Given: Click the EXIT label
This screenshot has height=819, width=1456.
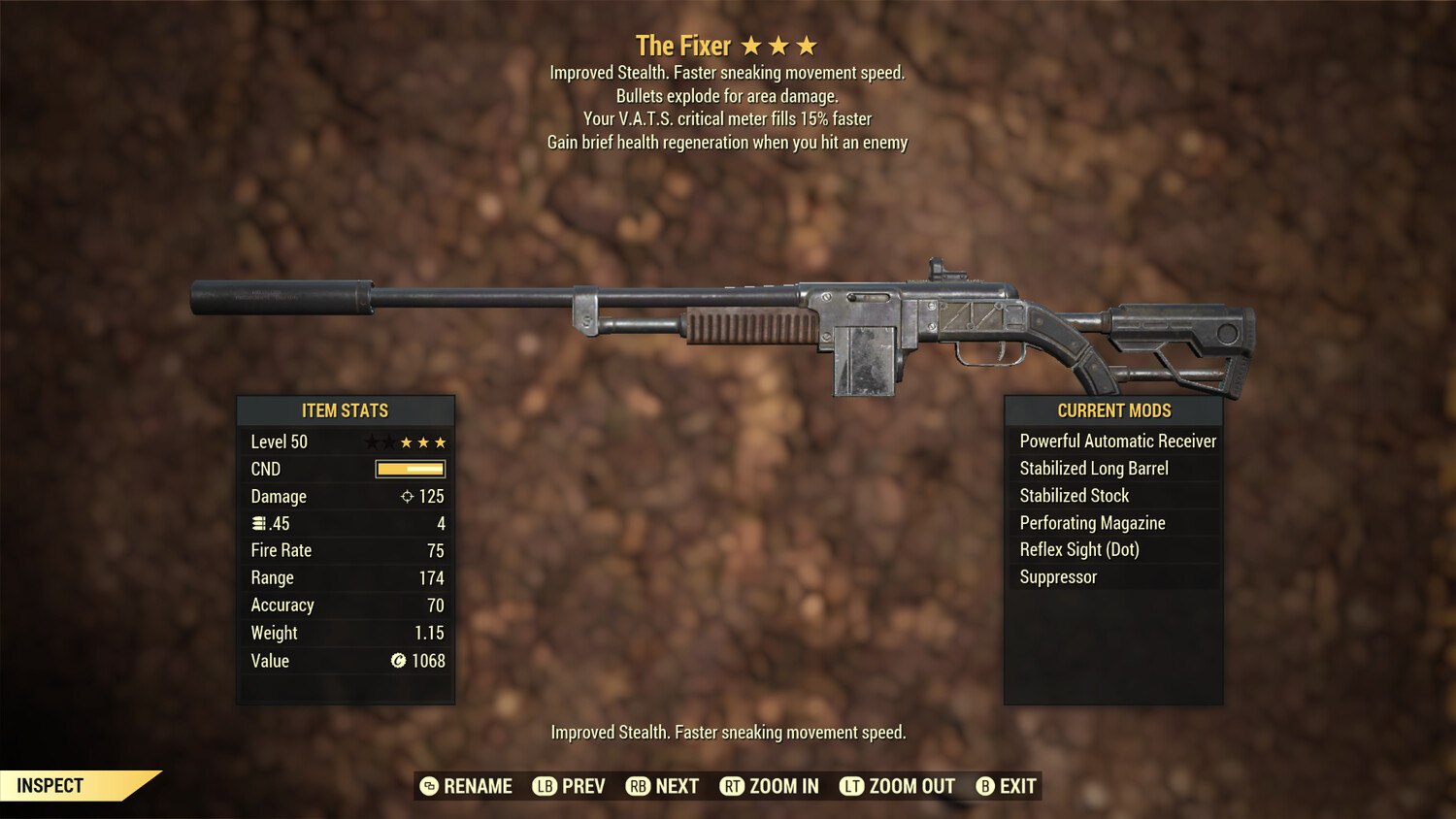Looking at the screenshot, I should tap(1015, 786).
